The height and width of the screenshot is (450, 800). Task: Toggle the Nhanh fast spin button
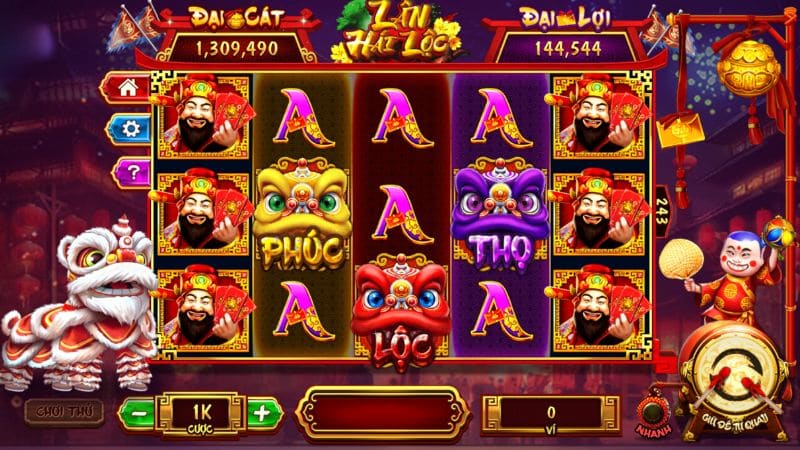[656, 410]
